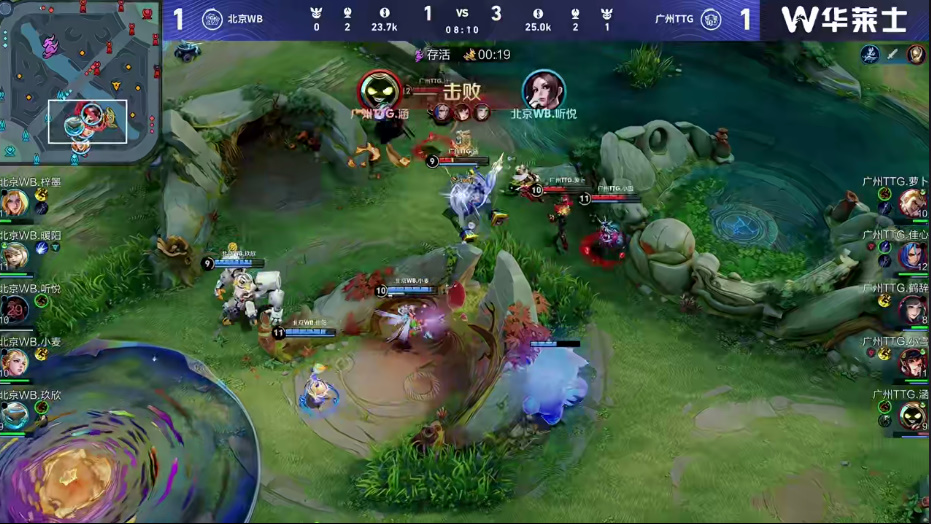The height and width of the screenshot is (524, 931).
Task: Click the 华莱士 sponsor banner
Action: point(845,19)
